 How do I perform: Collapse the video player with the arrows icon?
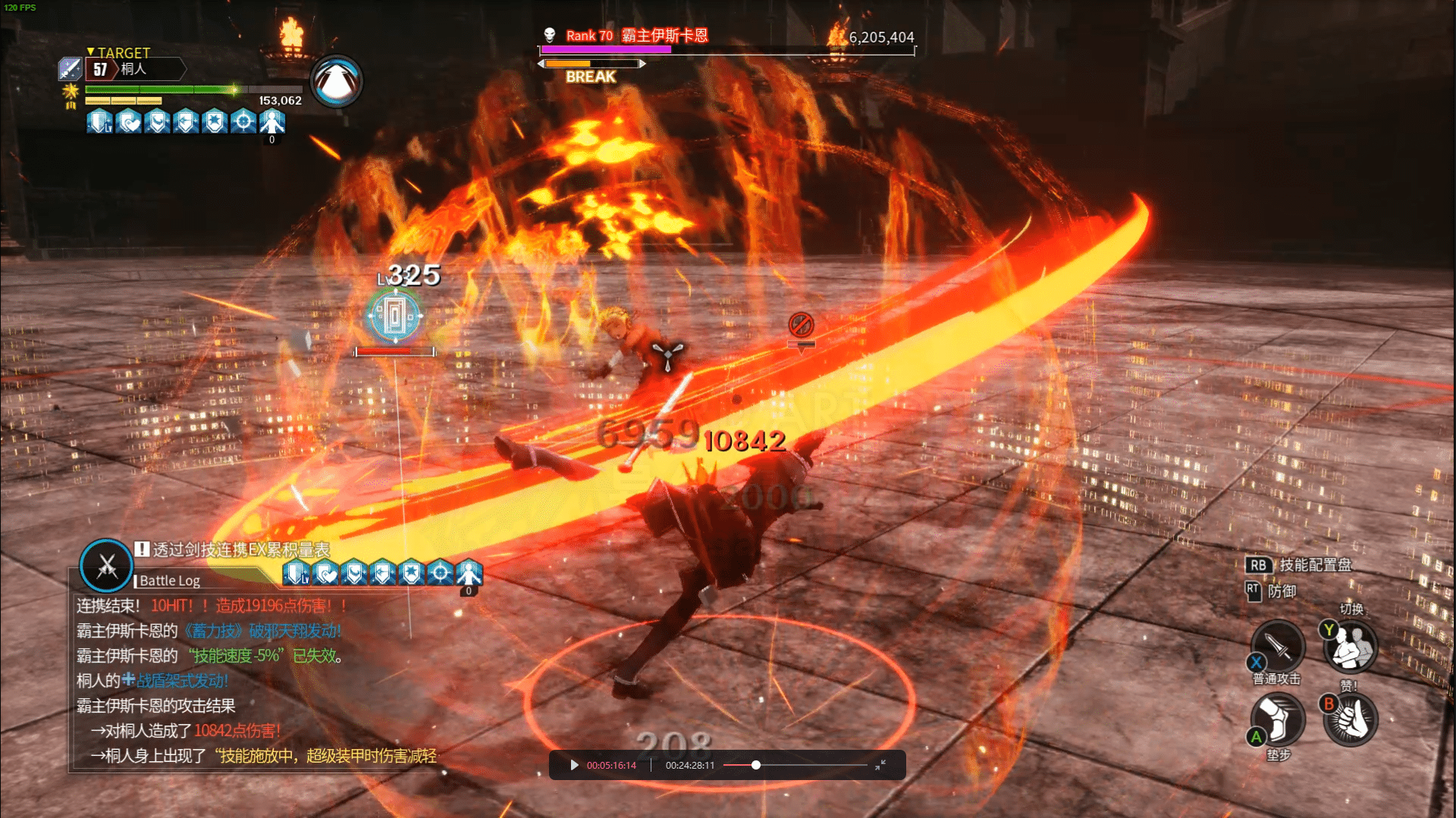(880, 765)
